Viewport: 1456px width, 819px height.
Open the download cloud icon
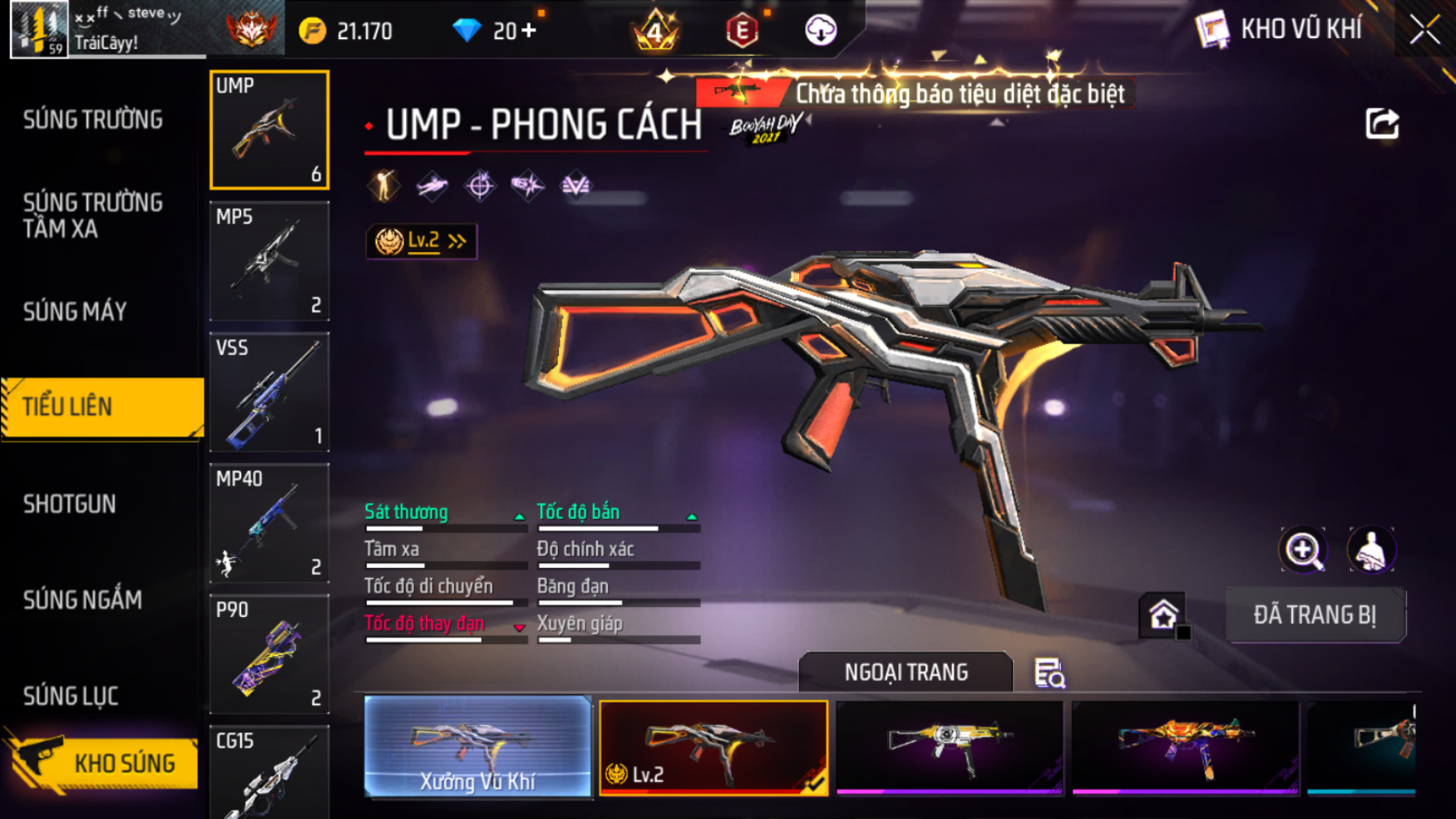pyautogui.click(x=820, y=31)
